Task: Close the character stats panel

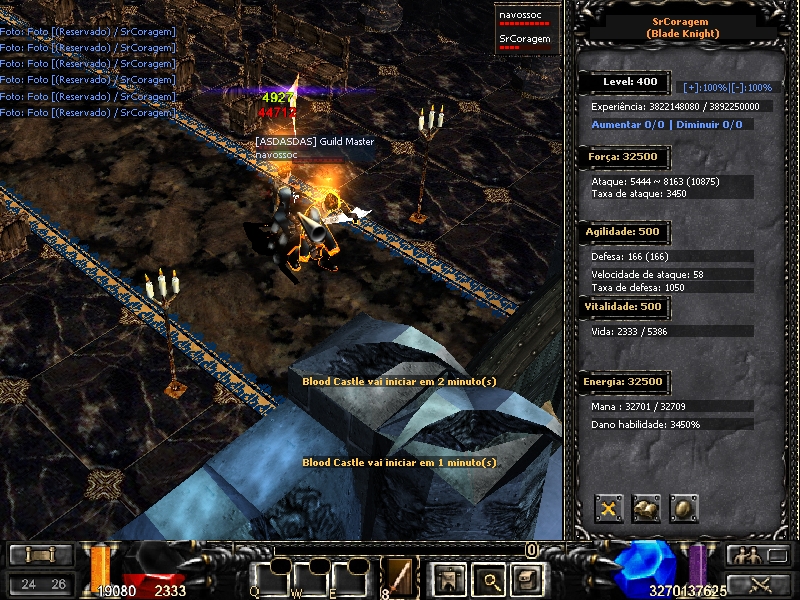Action: point(609,508)
